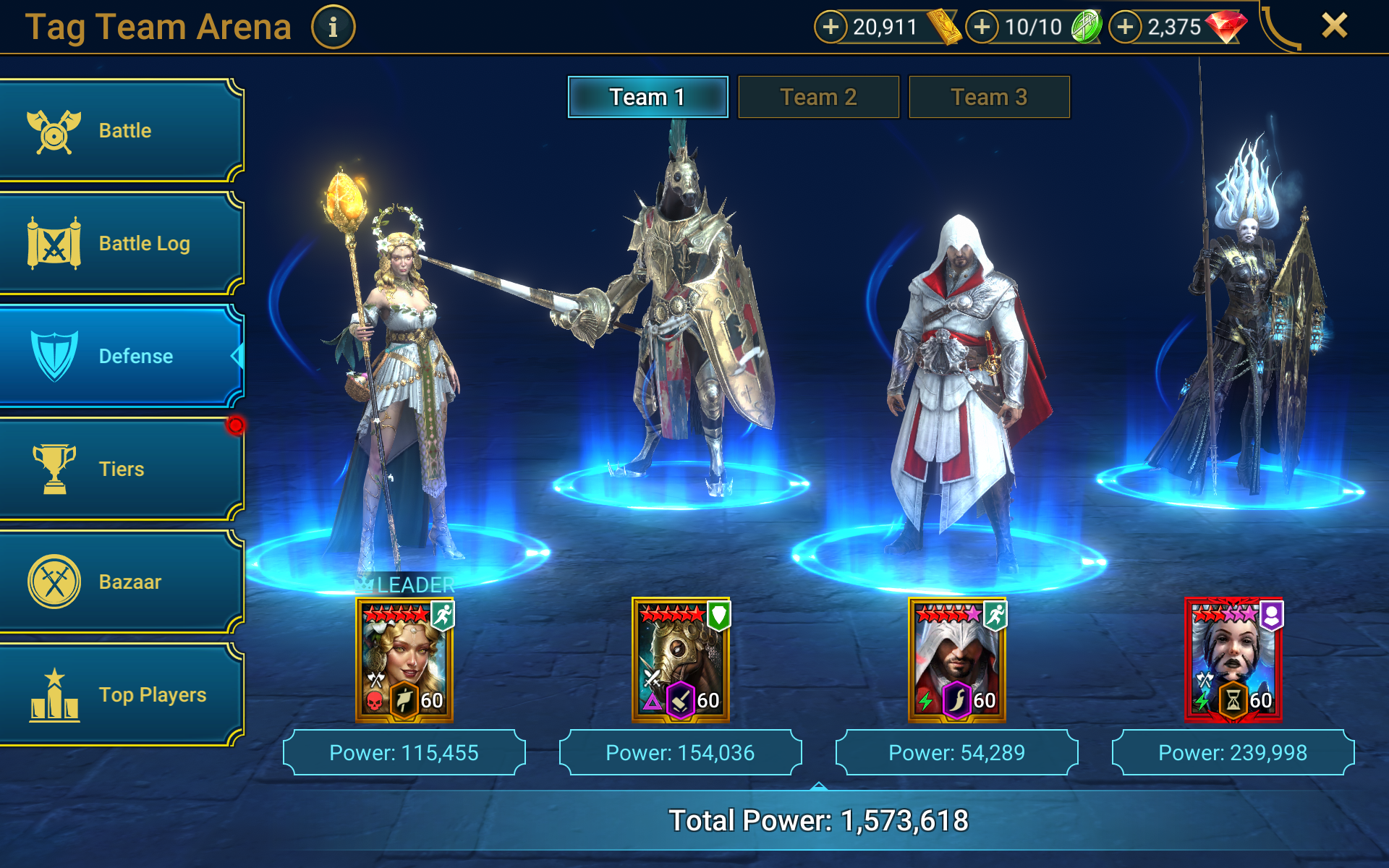This screenshot has width=1389, height=868.
Task: Select the Defense menu entry
Action: 120,356
